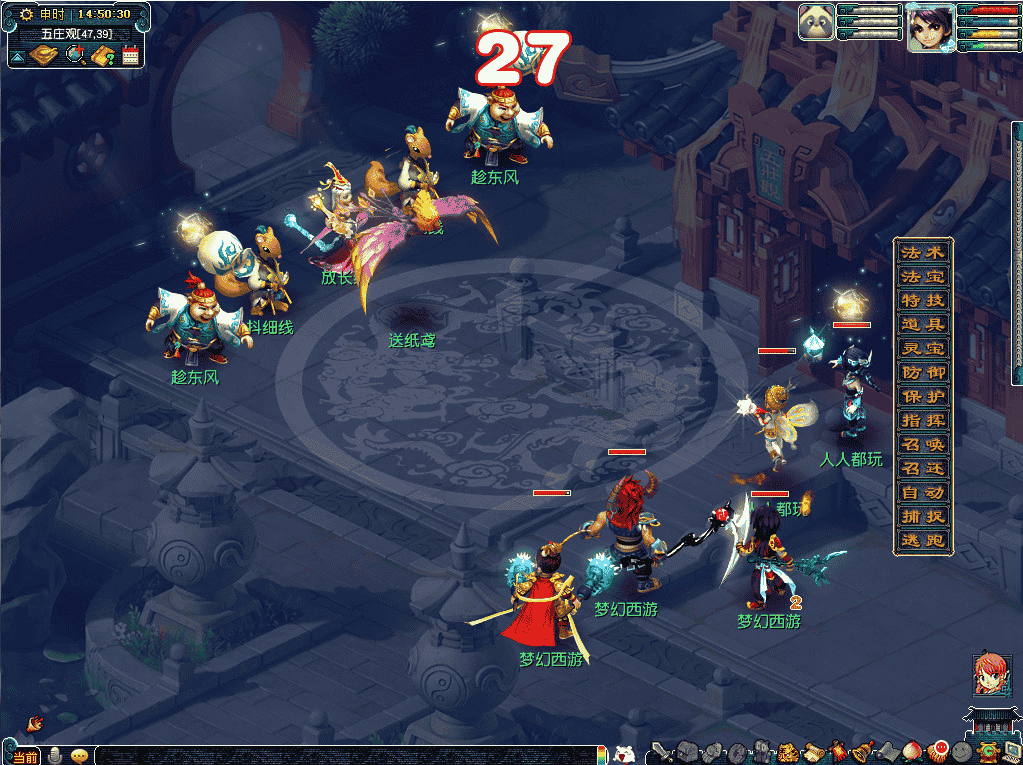Click the golden compass plate icon
Viewport: 1023px width, 765px height.
click(x=43, y=56)
